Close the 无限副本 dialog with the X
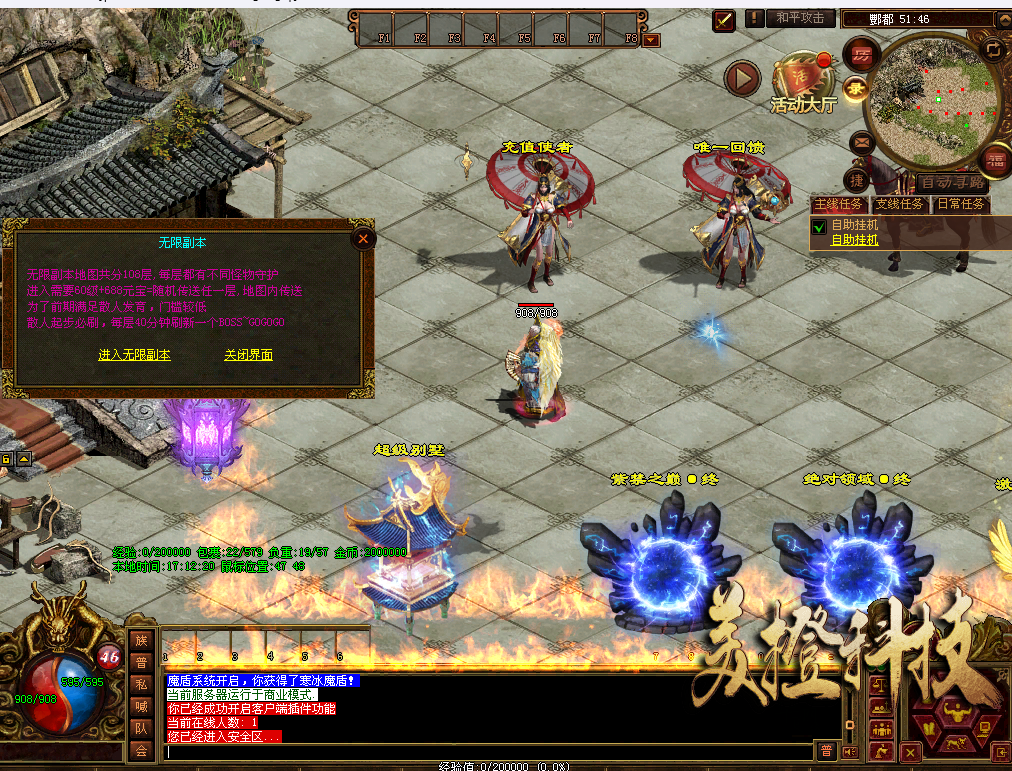1012x771 pixels. click(363, 238)
